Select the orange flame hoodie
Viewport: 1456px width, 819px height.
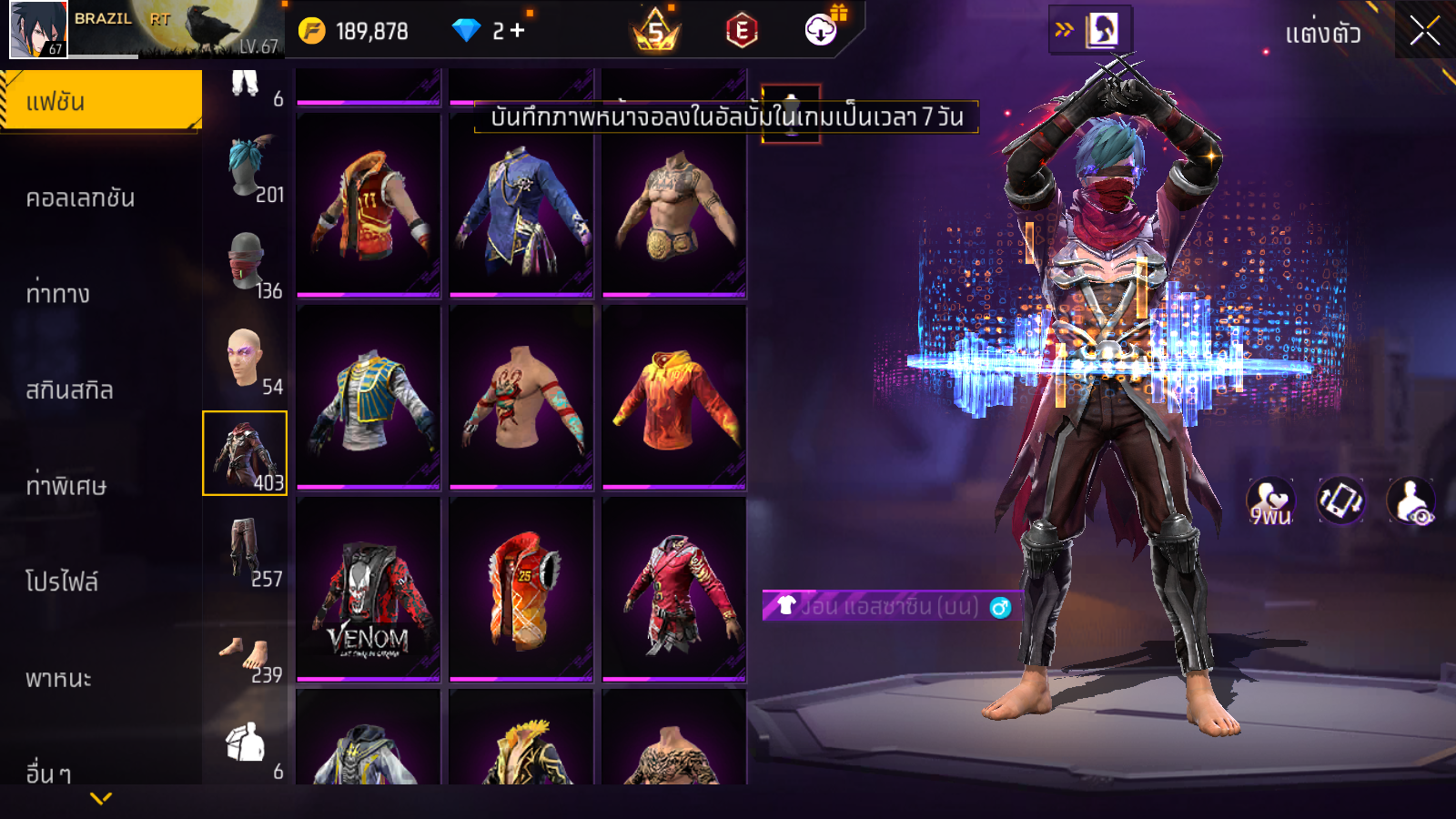(x=674, y=398)
